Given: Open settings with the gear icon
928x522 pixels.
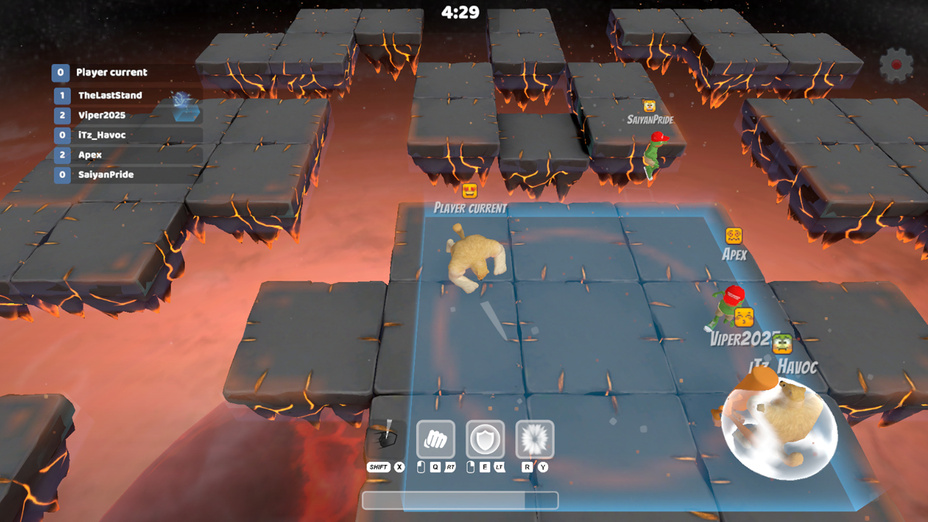Looking at the screenshot, I should (896, 65).
